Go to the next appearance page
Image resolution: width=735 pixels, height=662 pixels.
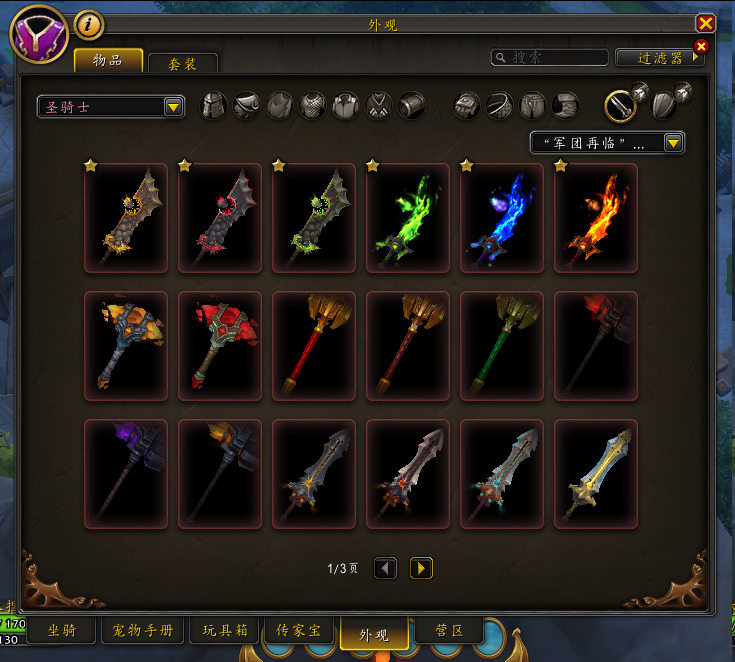[x=422, y=568]
